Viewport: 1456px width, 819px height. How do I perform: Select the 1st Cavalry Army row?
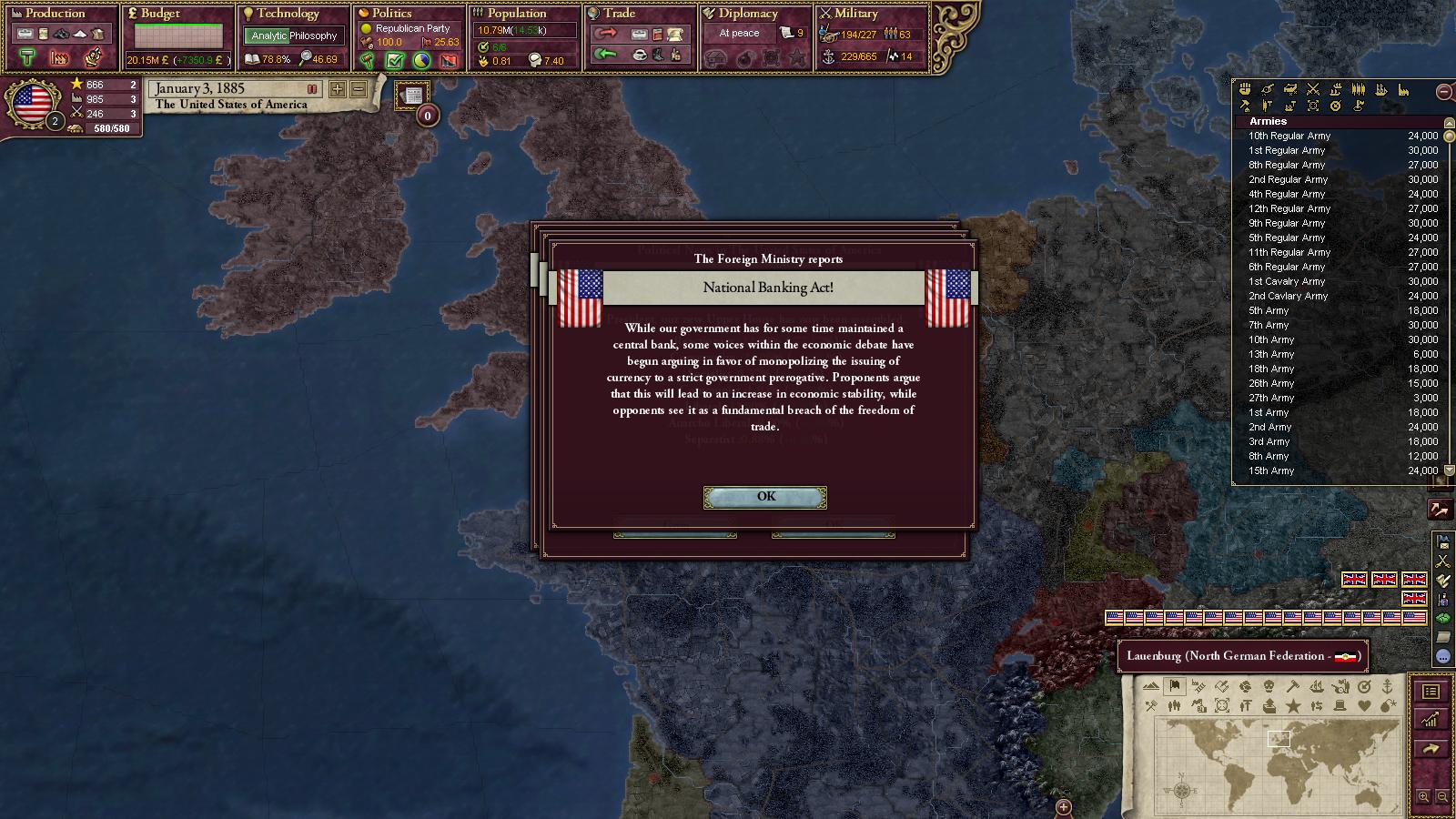click(1287, 281)
